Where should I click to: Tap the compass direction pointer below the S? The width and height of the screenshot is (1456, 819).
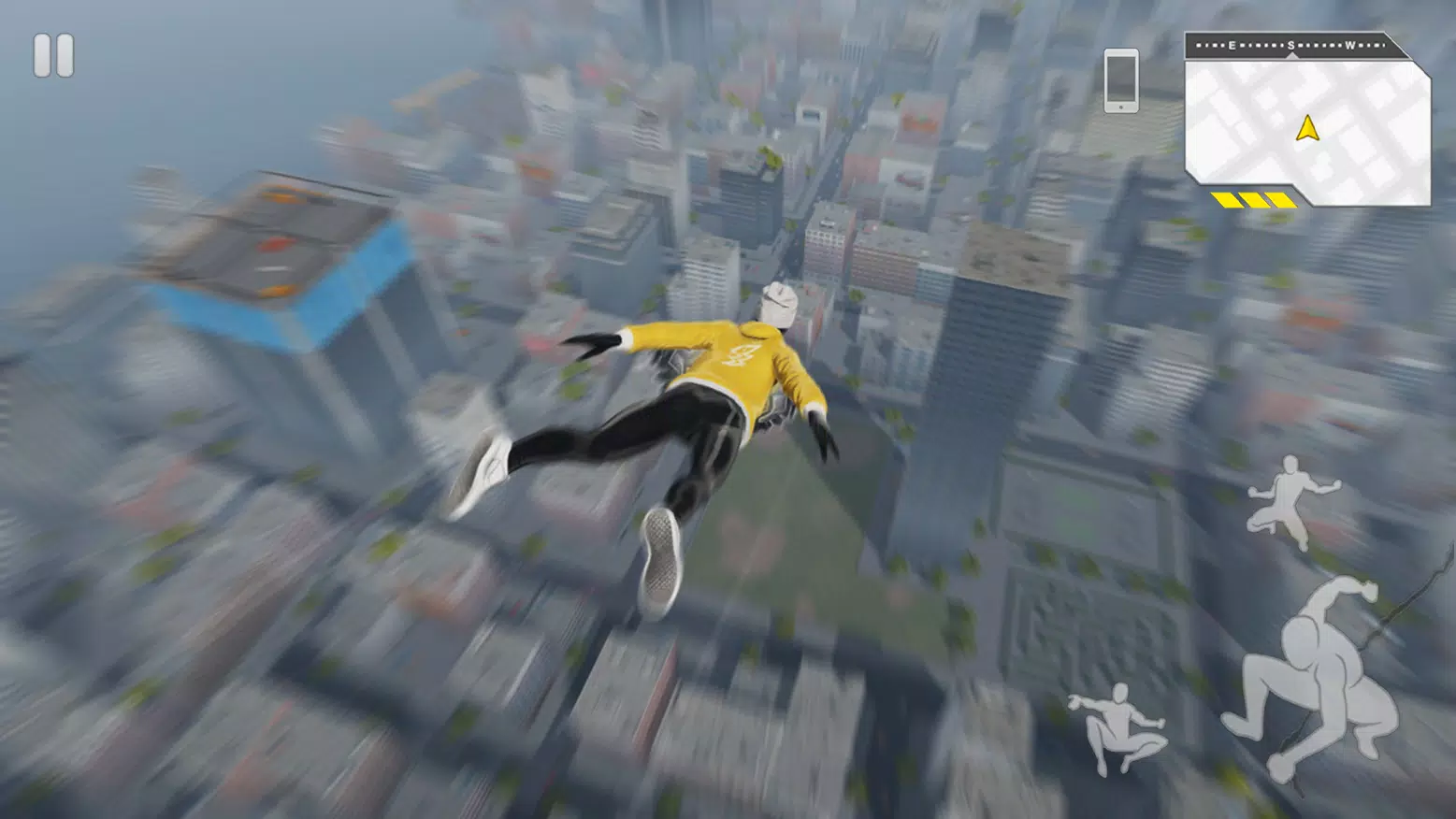1290,56
